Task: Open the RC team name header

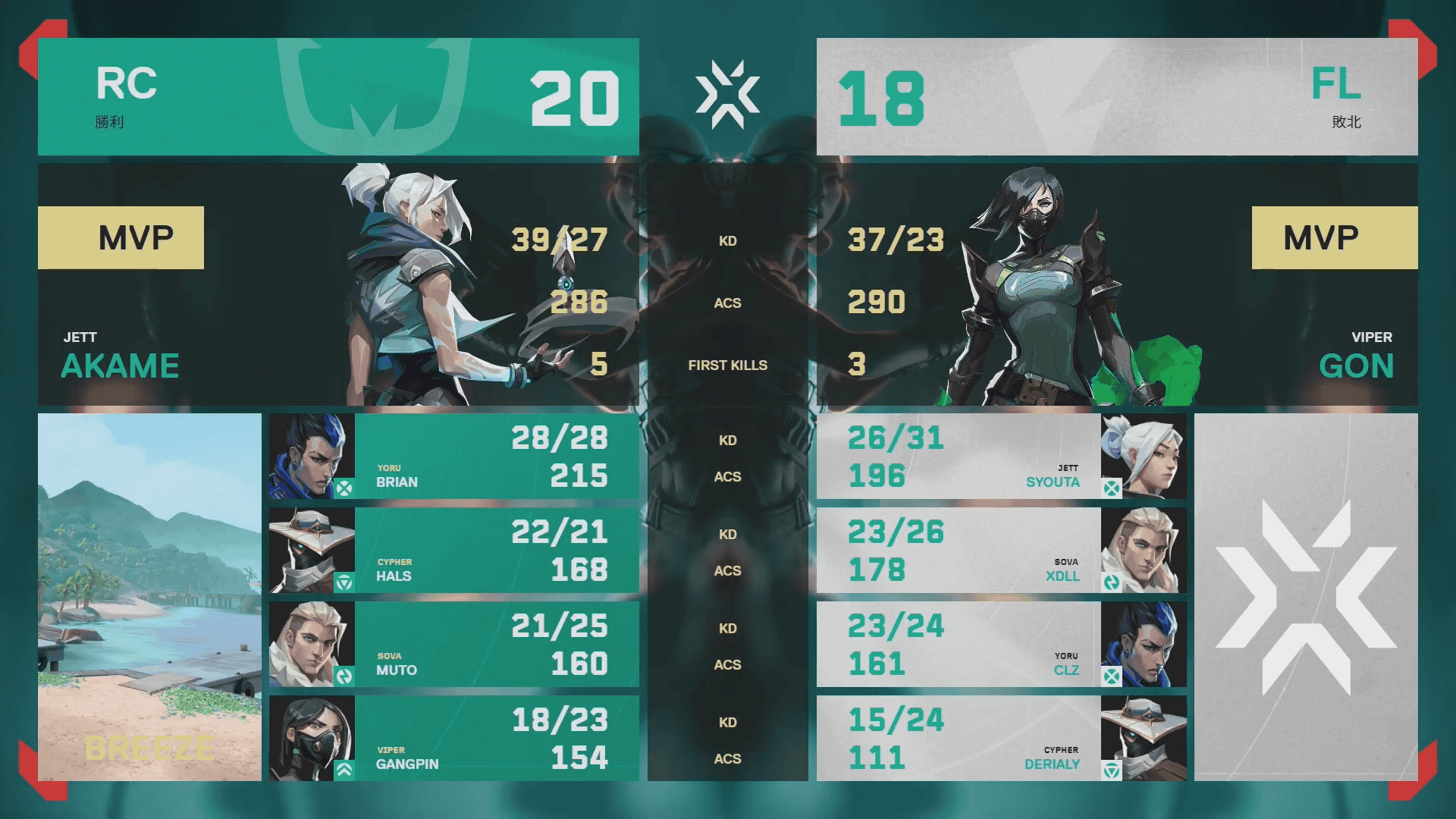Action: click(125, 86)
